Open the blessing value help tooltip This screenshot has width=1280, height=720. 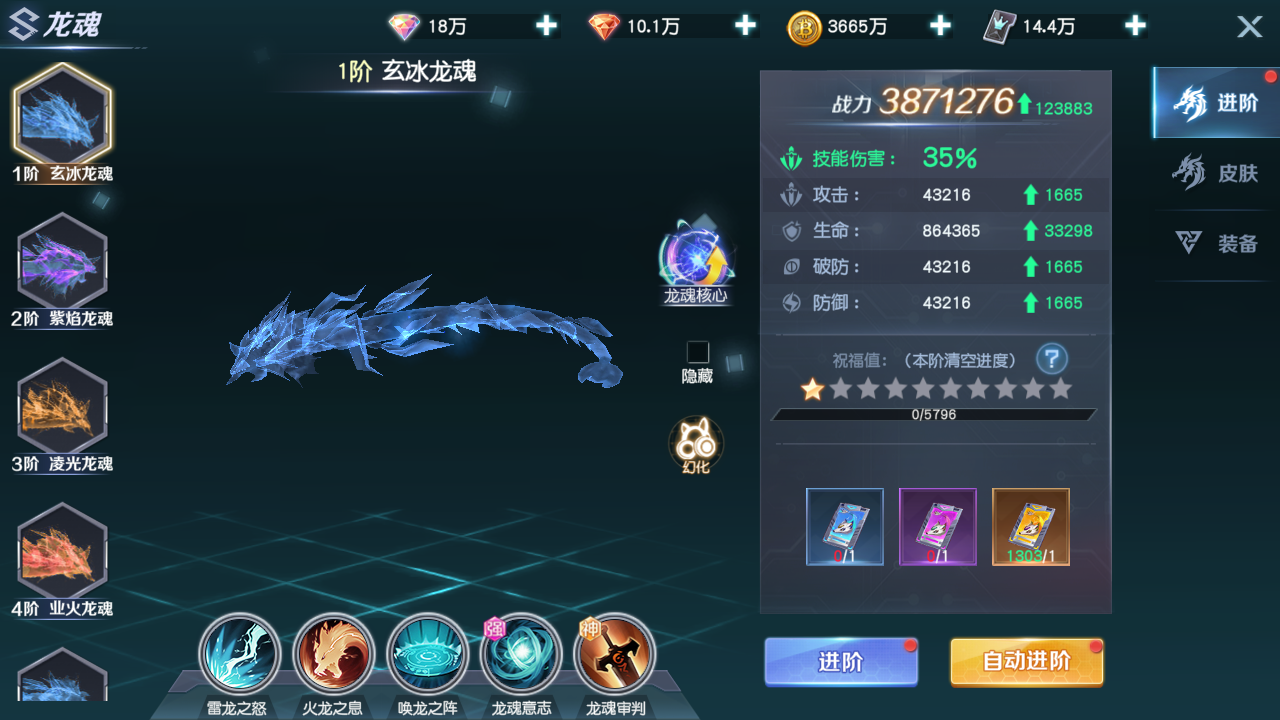click(1051, 358)
